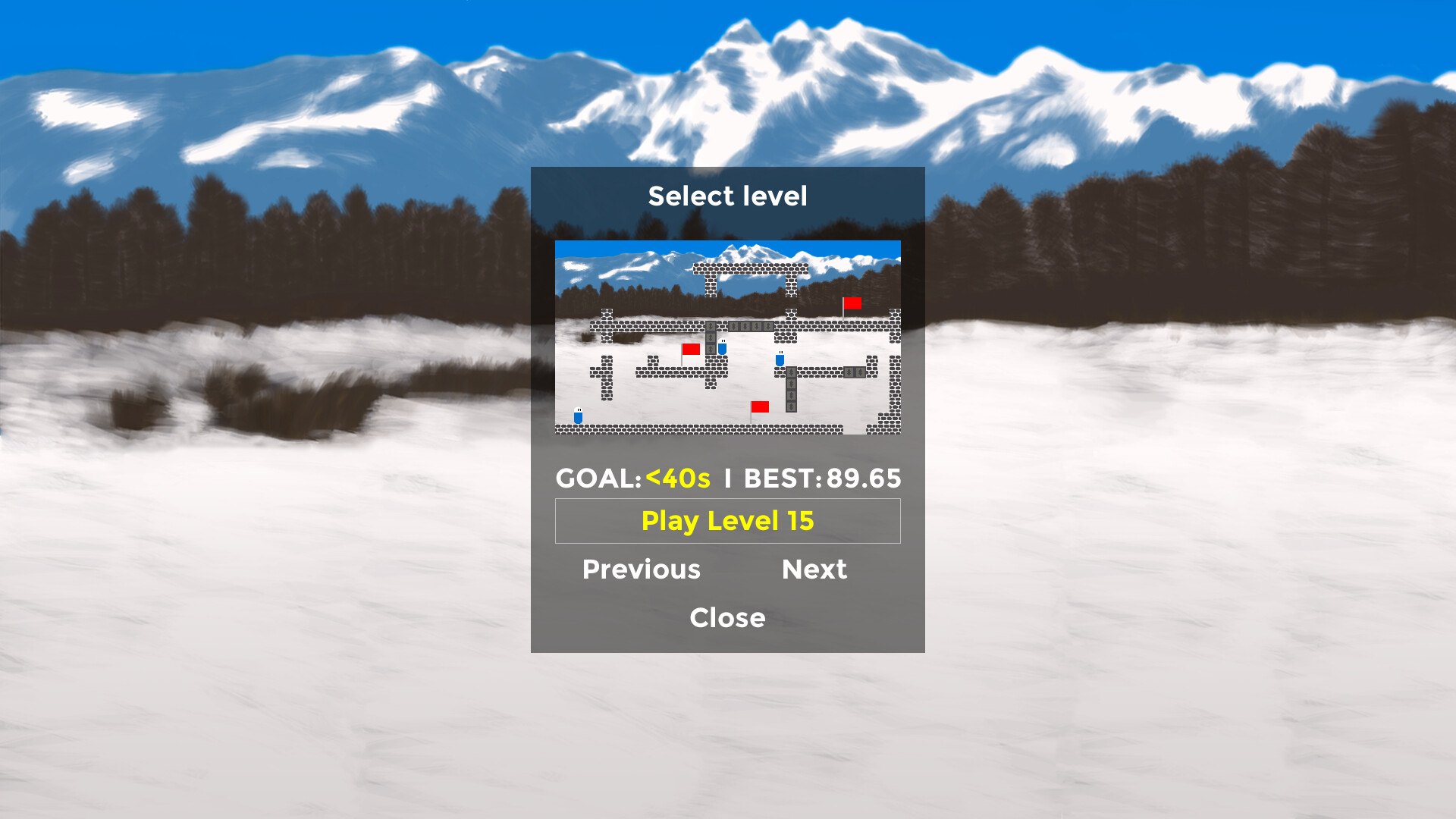The image size is (1456, 819).
Task: Click the Select level dialog title
Action: tap(727, 196)
